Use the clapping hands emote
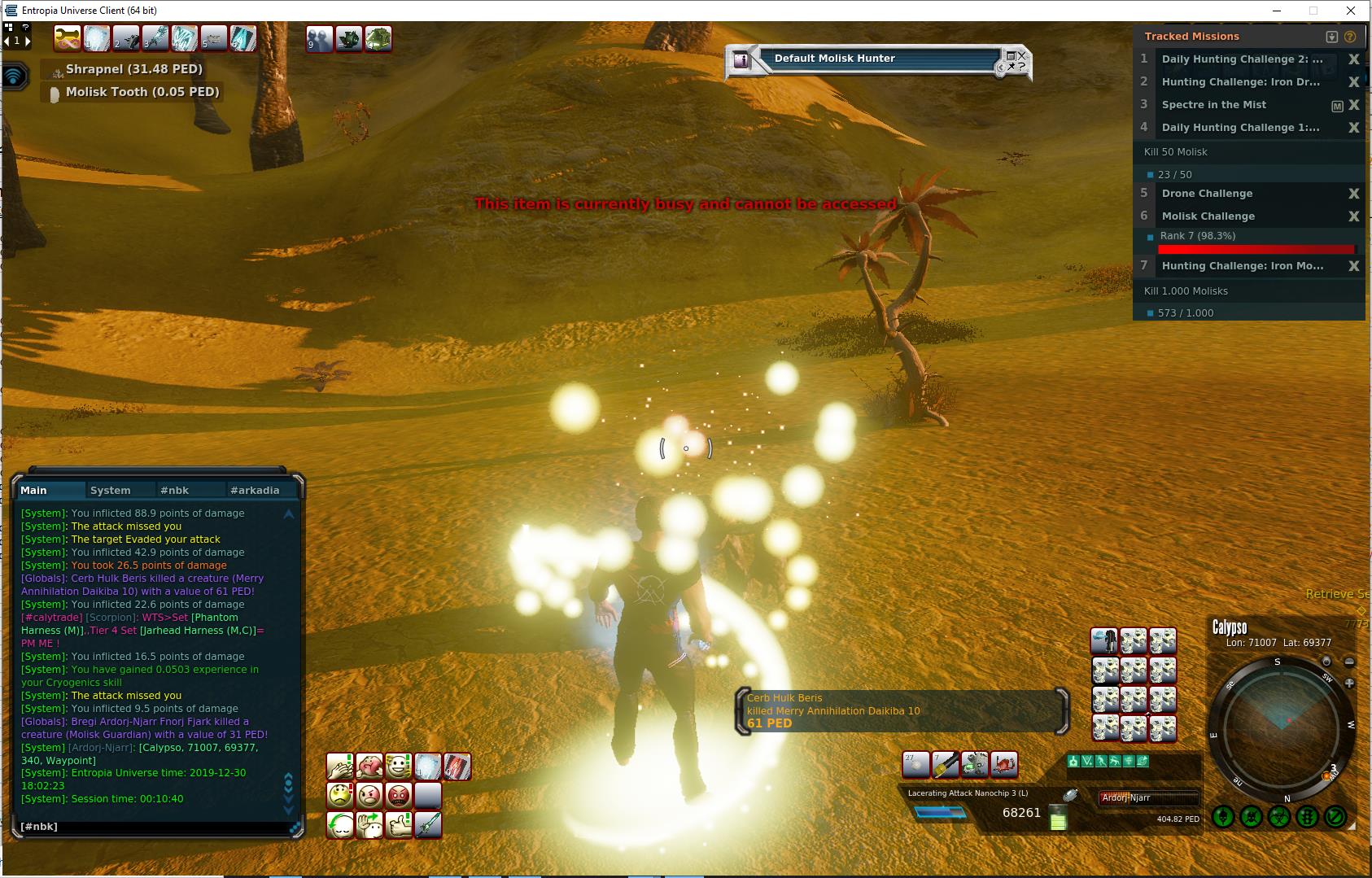1372x878 pixels. tap(340, 767)
